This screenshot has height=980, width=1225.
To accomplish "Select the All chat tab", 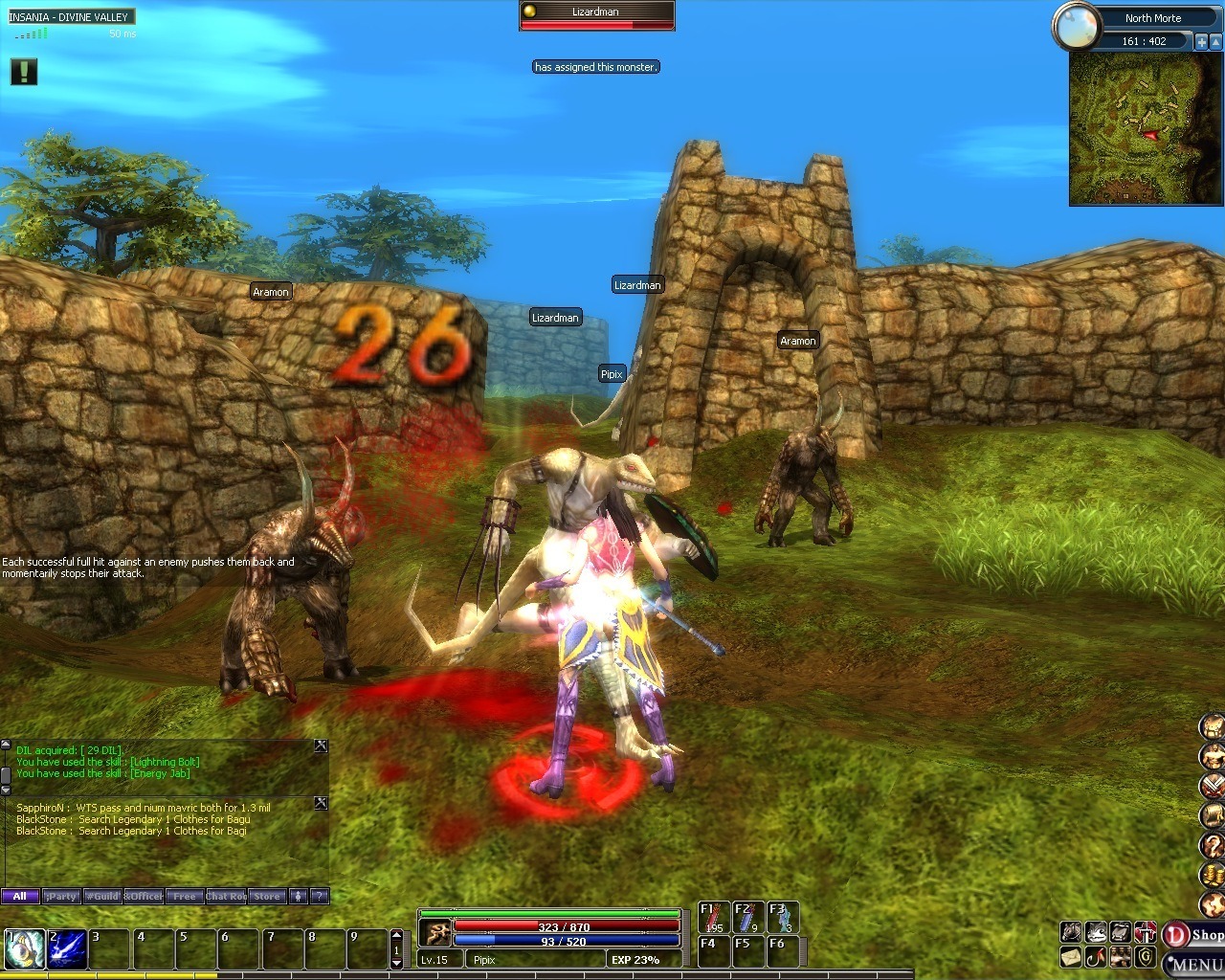I will (20, 897).
